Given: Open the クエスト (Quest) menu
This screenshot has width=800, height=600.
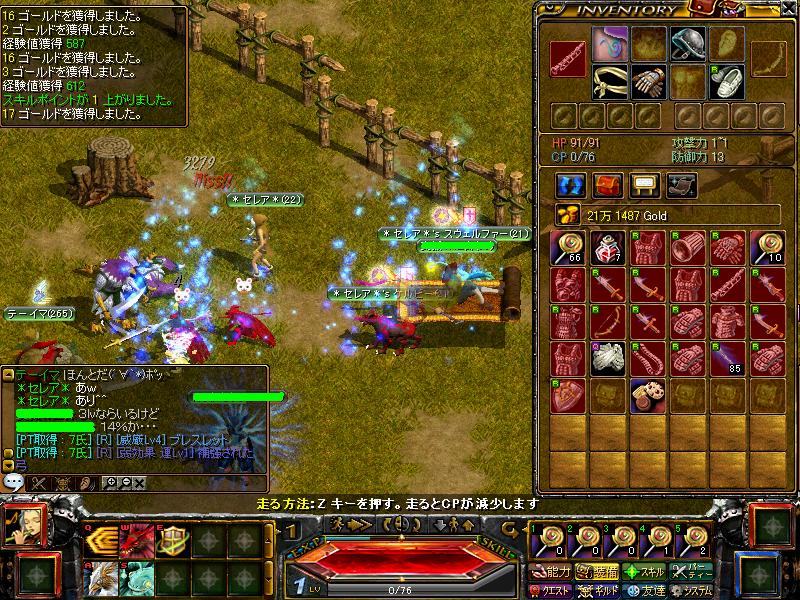Looking at the screenshot, I should coord(552,591).
